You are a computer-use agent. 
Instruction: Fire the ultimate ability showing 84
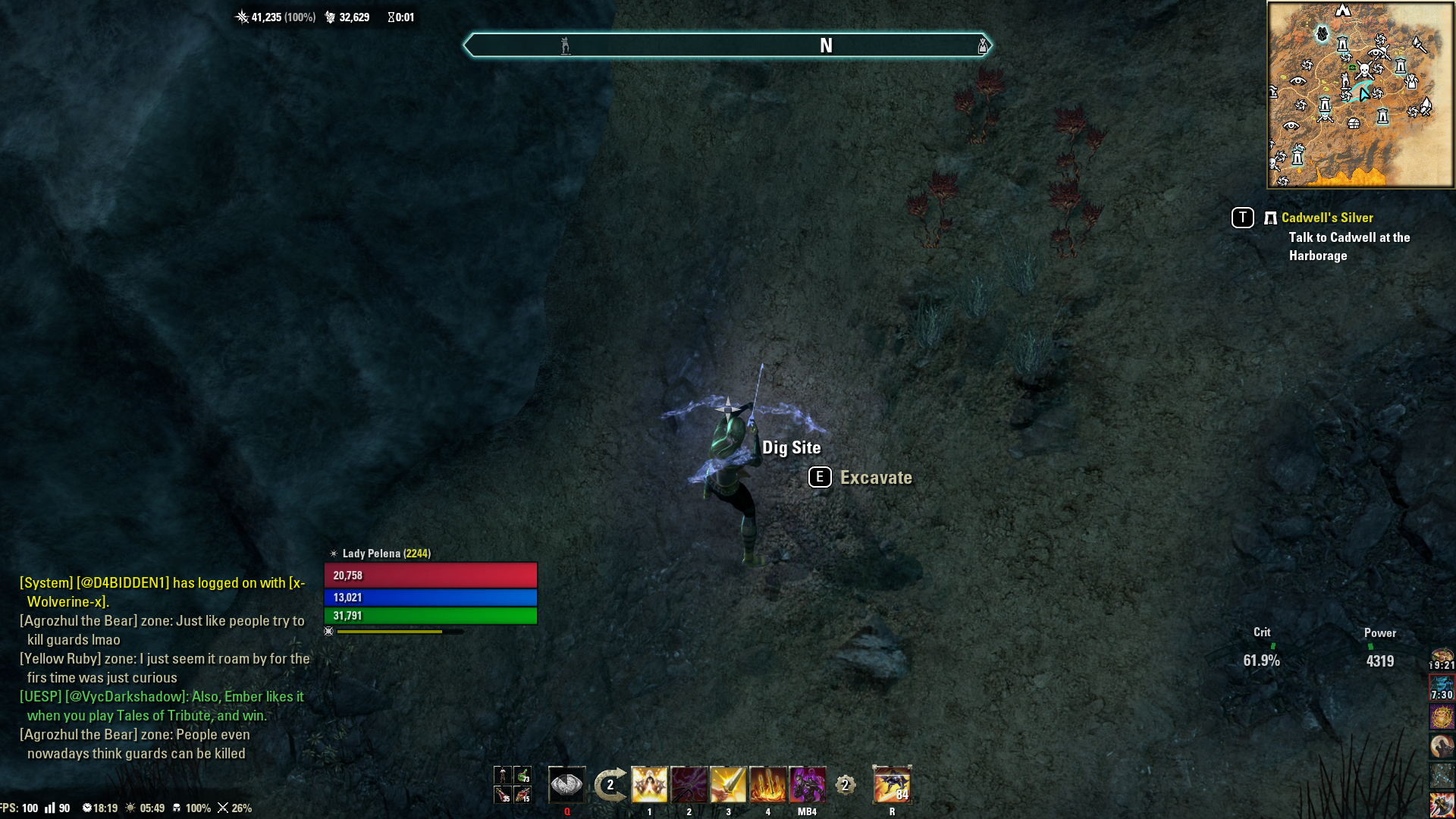[x=892, y=785]
